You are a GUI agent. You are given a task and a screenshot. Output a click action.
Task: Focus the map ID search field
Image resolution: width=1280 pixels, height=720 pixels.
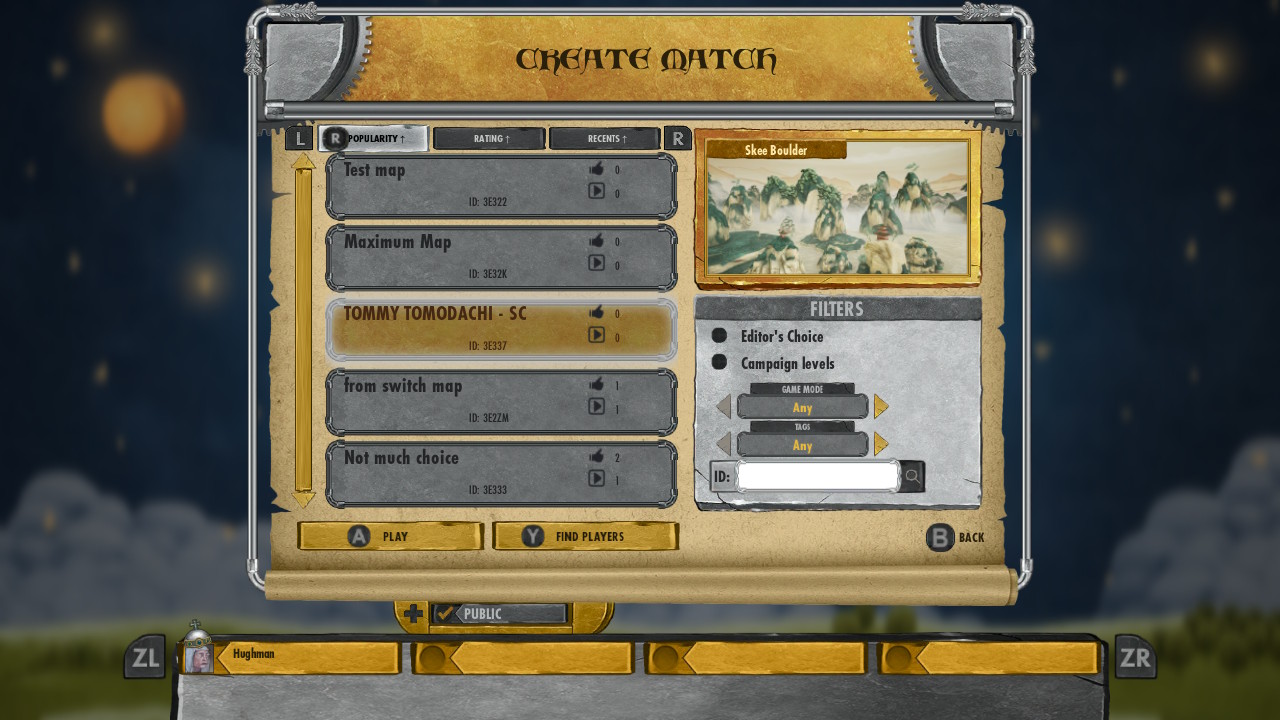click(x=818, y=476)
